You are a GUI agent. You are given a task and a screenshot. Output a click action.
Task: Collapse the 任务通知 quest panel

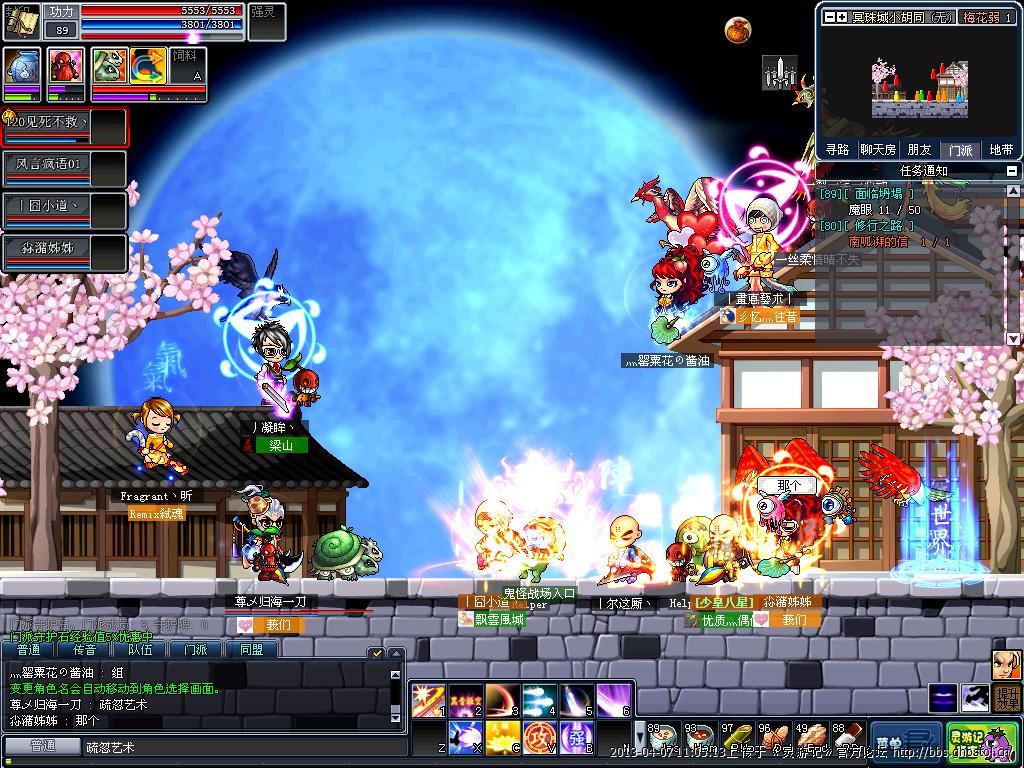coord(1011,171)
